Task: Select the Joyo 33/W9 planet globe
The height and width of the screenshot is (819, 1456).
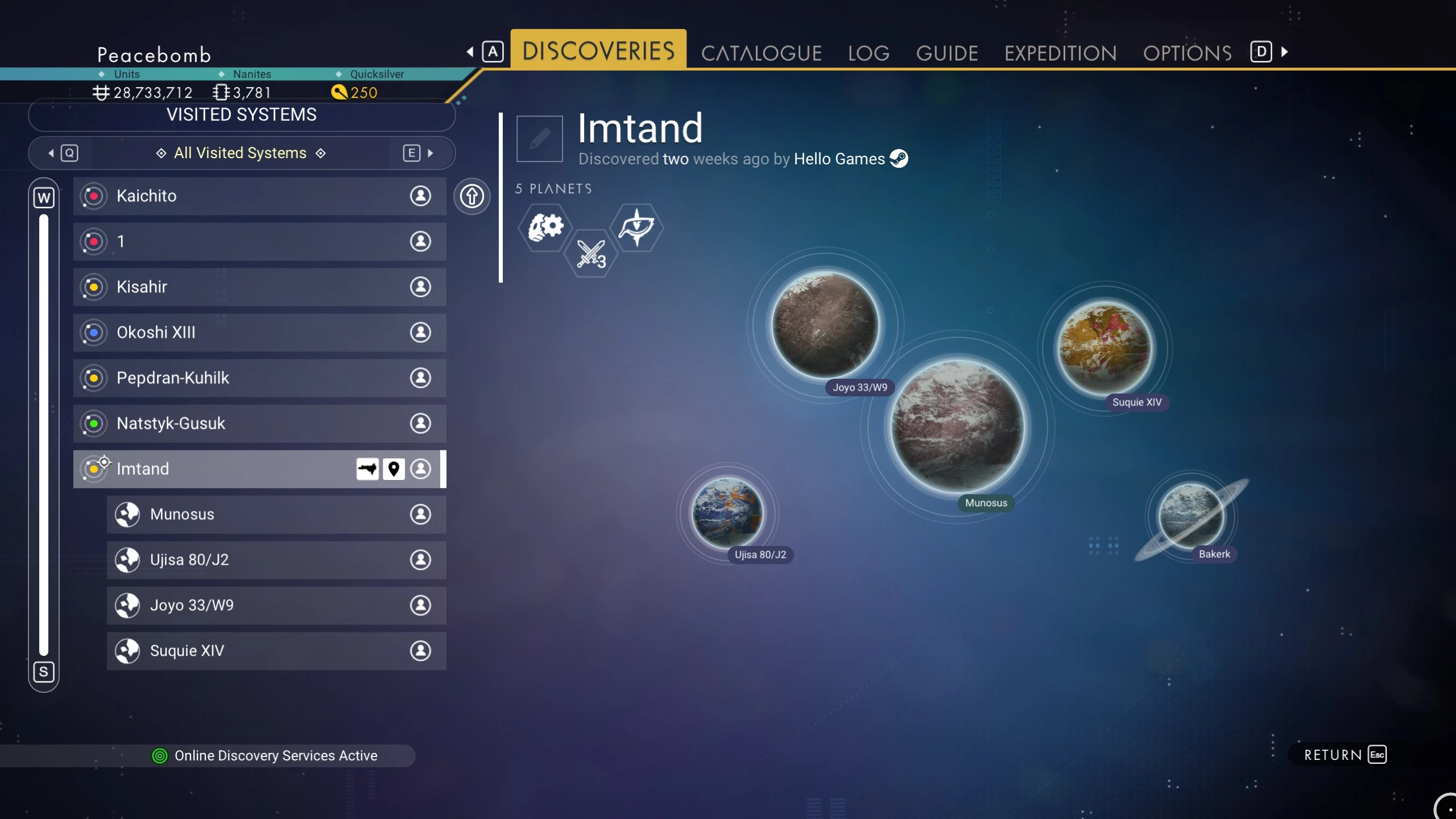Action: coord(825,324)
